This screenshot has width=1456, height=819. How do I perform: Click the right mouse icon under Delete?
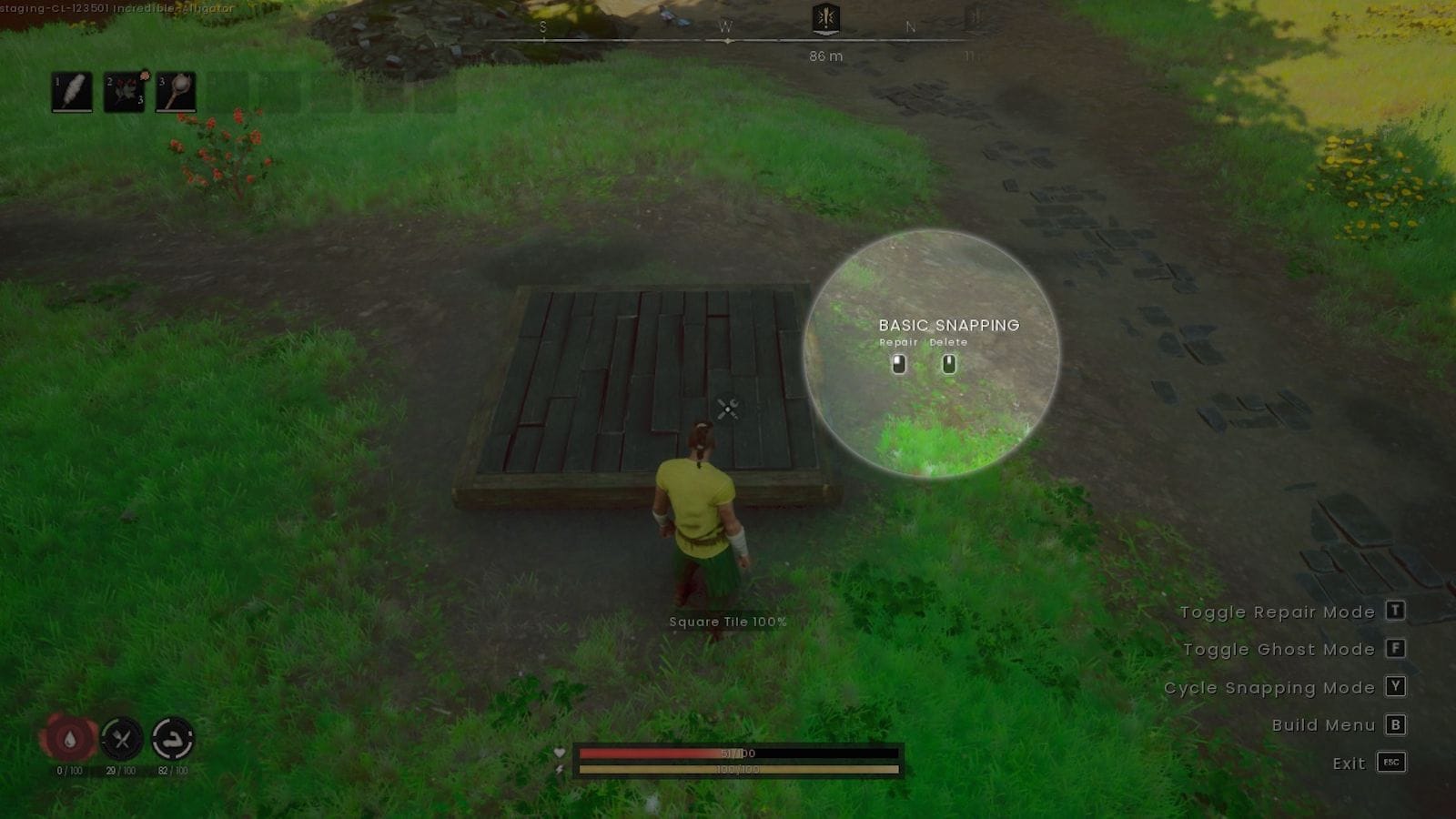949,364
